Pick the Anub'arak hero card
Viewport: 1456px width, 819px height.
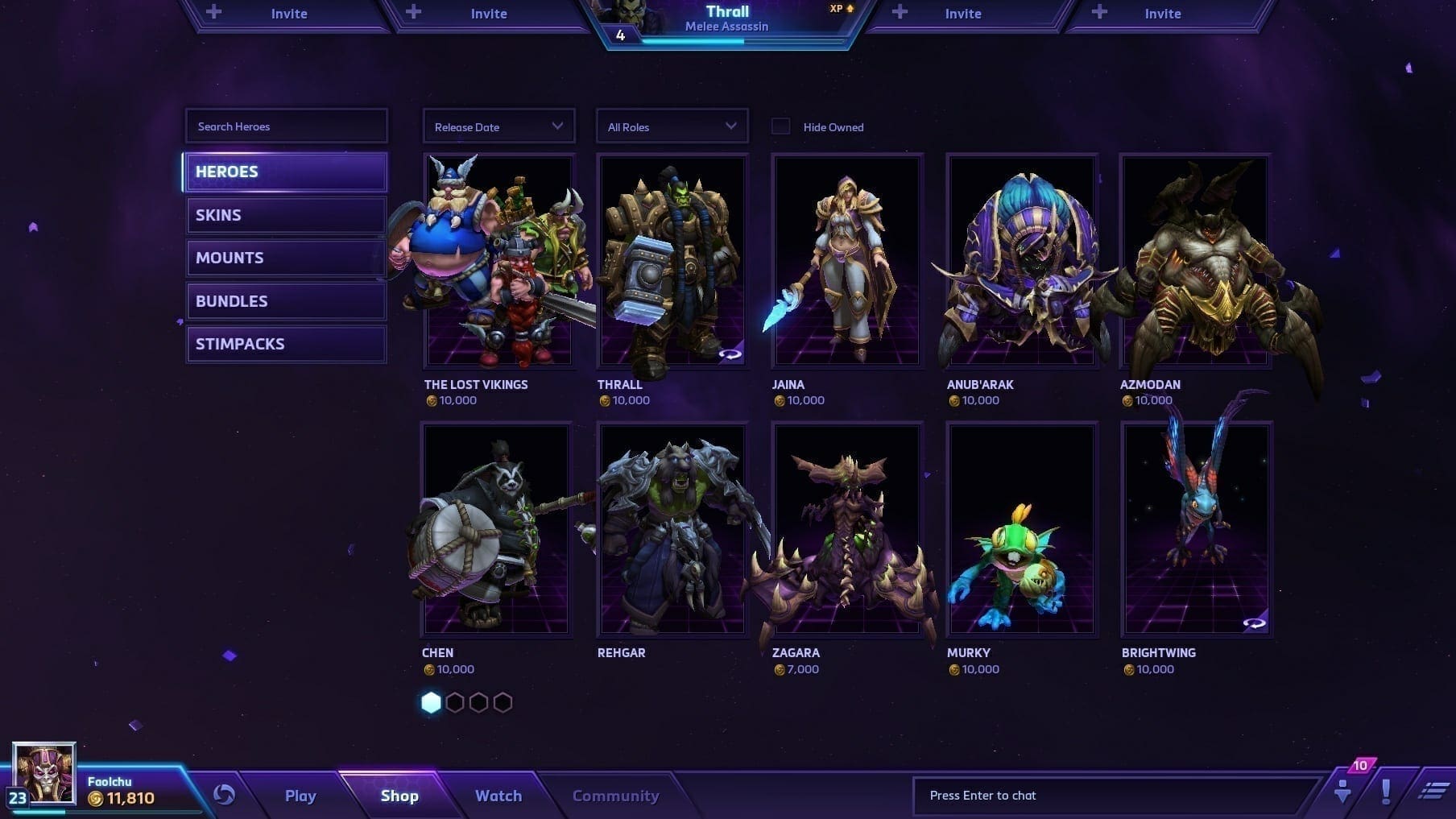(1021, 262)
